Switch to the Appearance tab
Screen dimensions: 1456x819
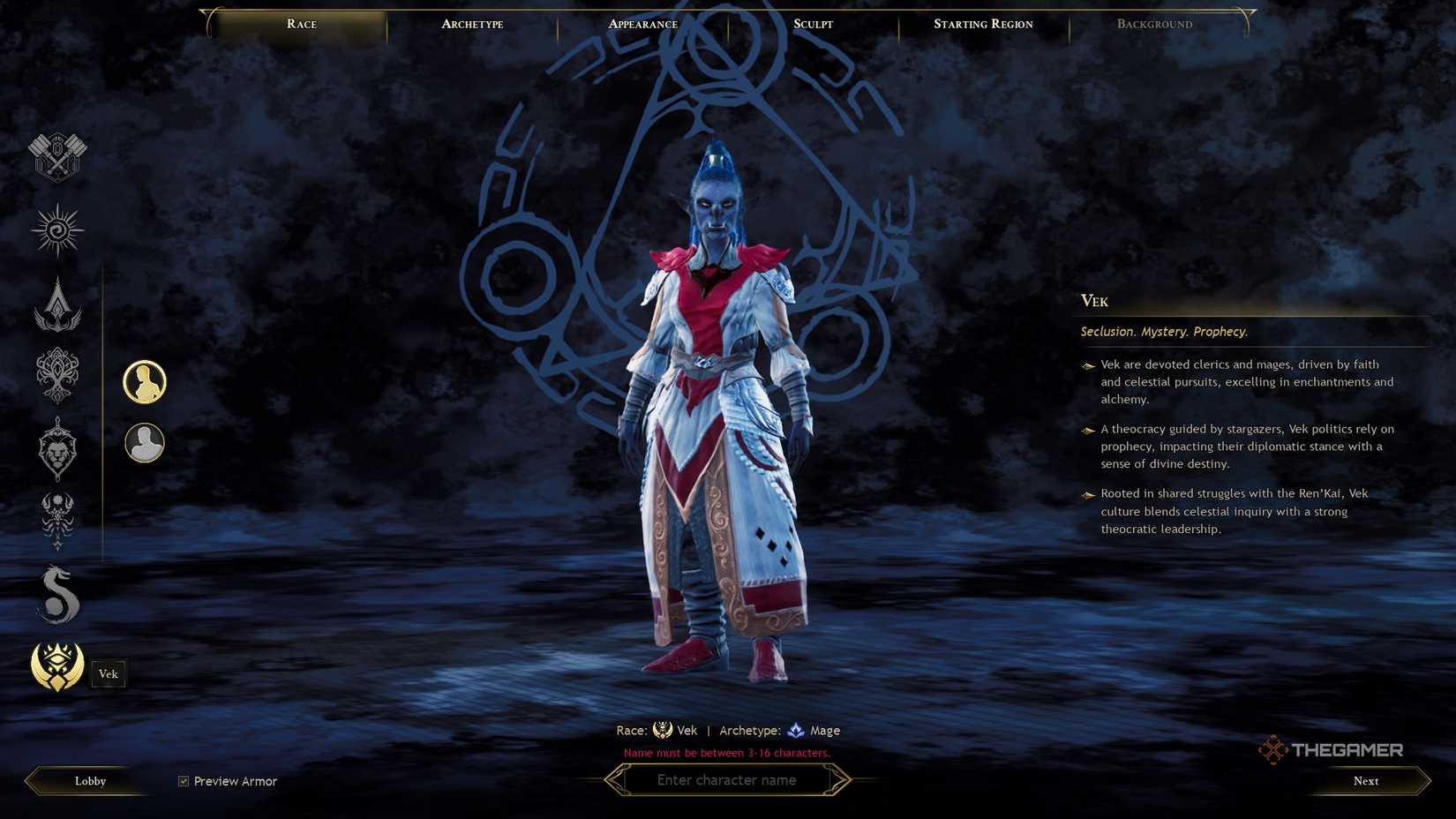click(x=642, y=24)
